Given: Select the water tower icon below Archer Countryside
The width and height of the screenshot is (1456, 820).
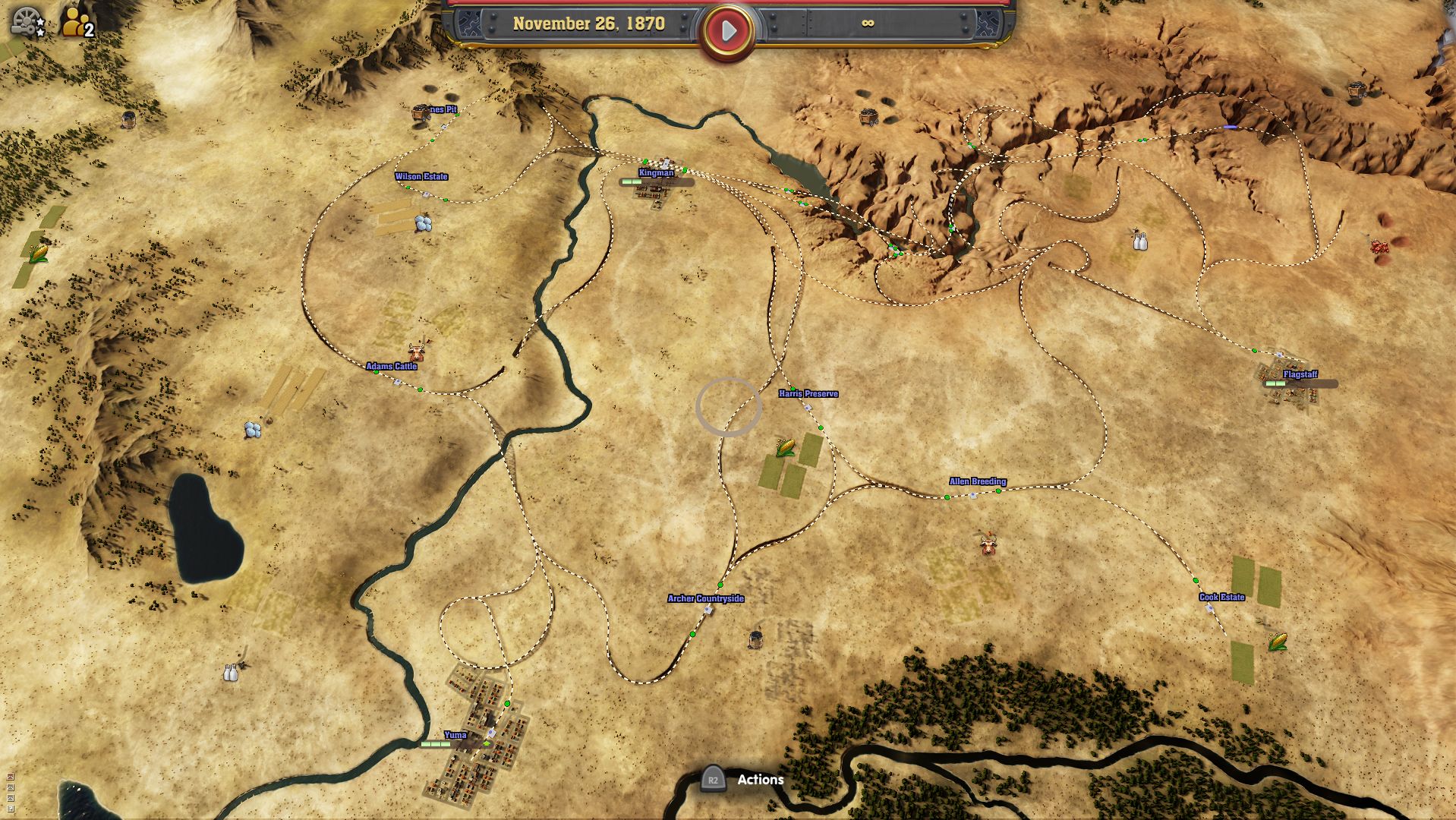Looking at the screenshot, I should [757, 640].
